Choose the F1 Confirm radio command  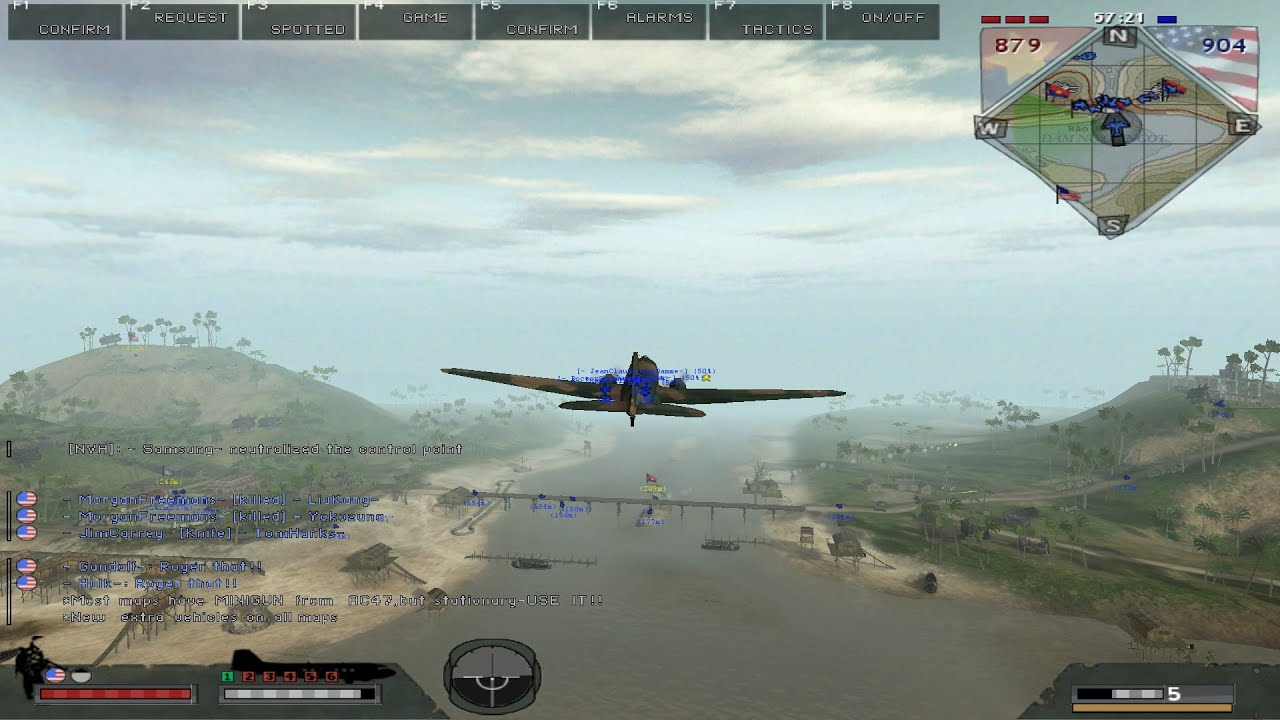point(65,21)
